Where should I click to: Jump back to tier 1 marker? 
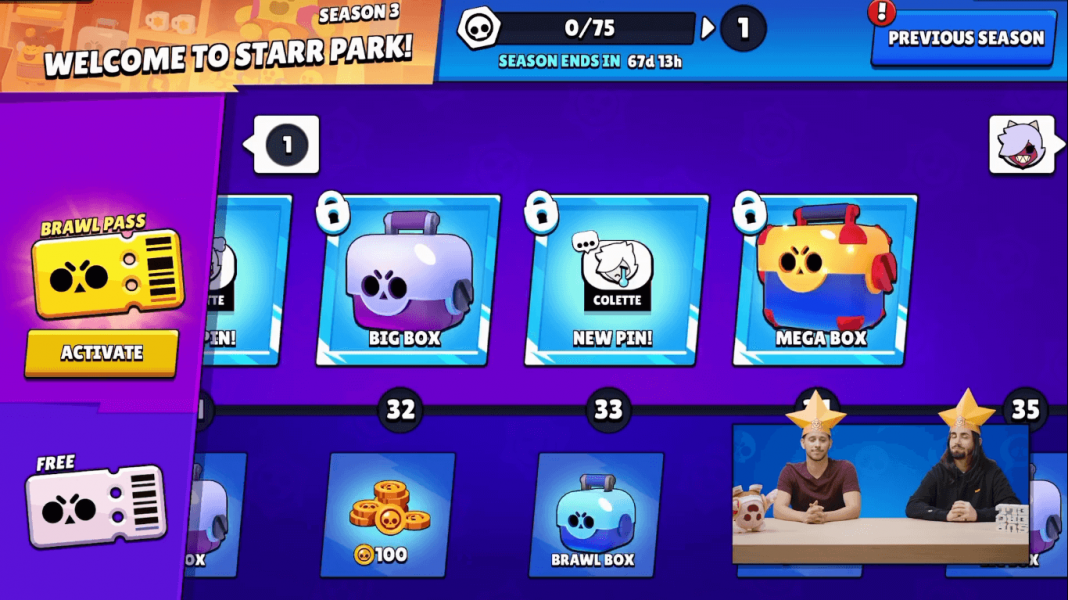click(x=287, y=145)
